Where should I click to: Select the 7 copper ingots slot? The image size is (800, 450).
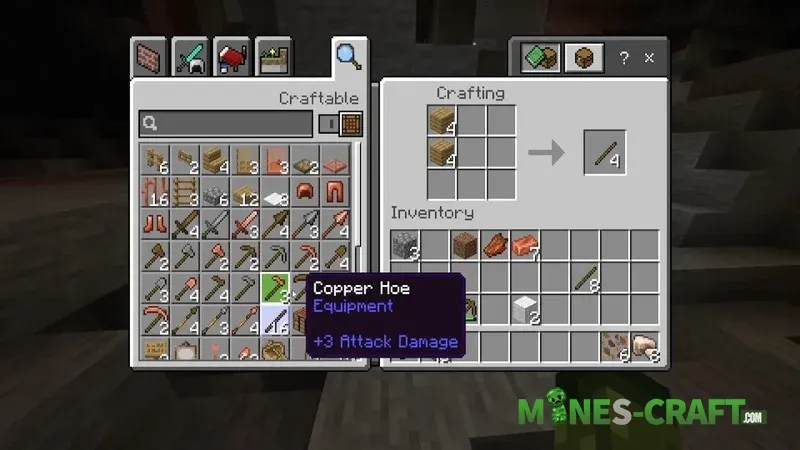pyautogui.click(x=525, y=245)
